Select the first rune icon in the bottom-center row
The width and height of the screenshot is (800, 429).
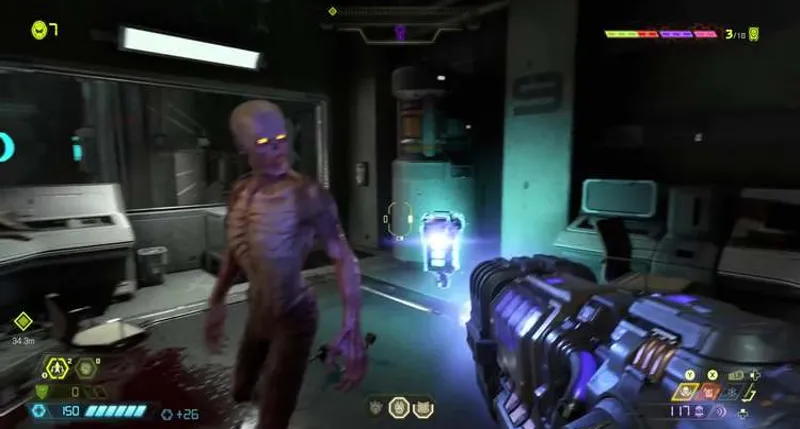[376, 407]
